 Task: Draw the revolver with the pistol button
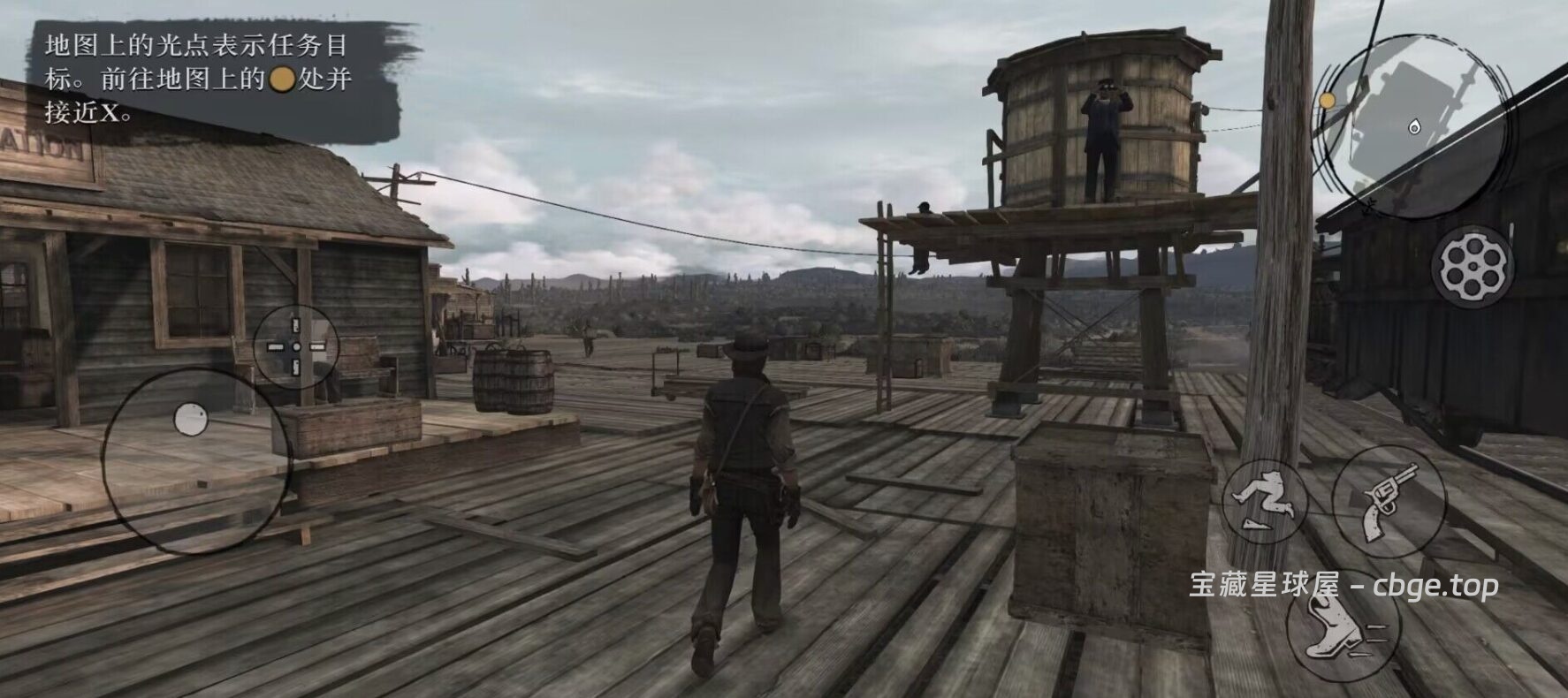coord(1389,500)
